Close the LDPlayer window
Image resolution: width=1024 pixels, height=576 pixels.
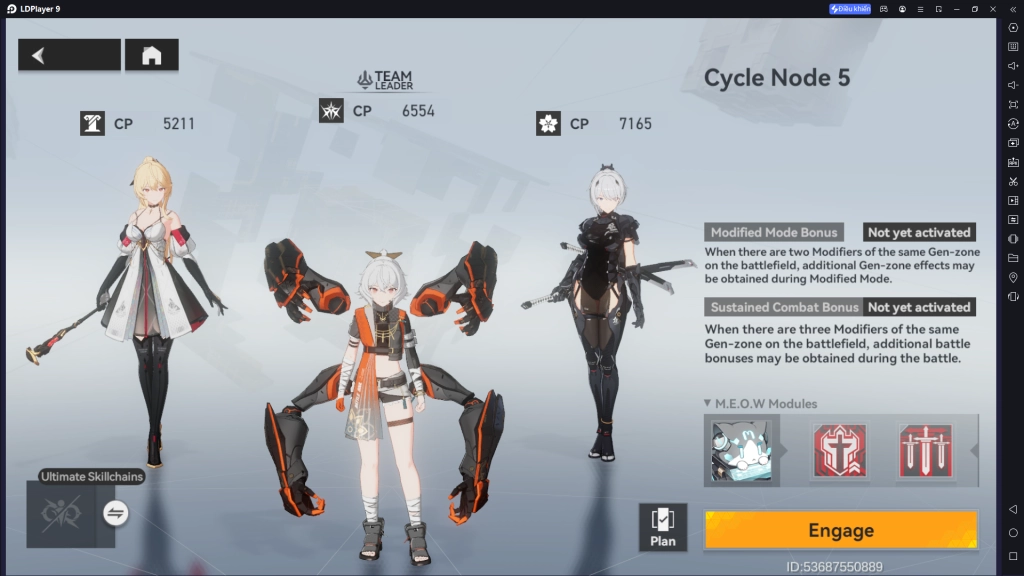coord(993,9)
